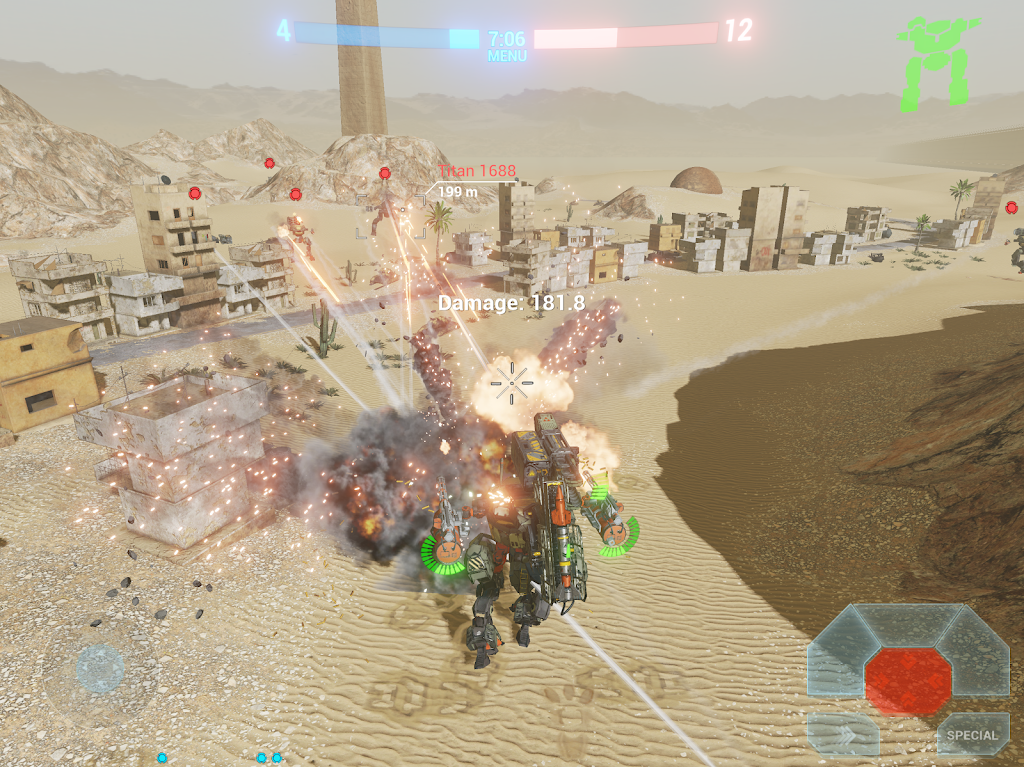The image size is (1024, 767).
Task: Activate the SPECIAL ability button
Action: (x=972, y=735)
